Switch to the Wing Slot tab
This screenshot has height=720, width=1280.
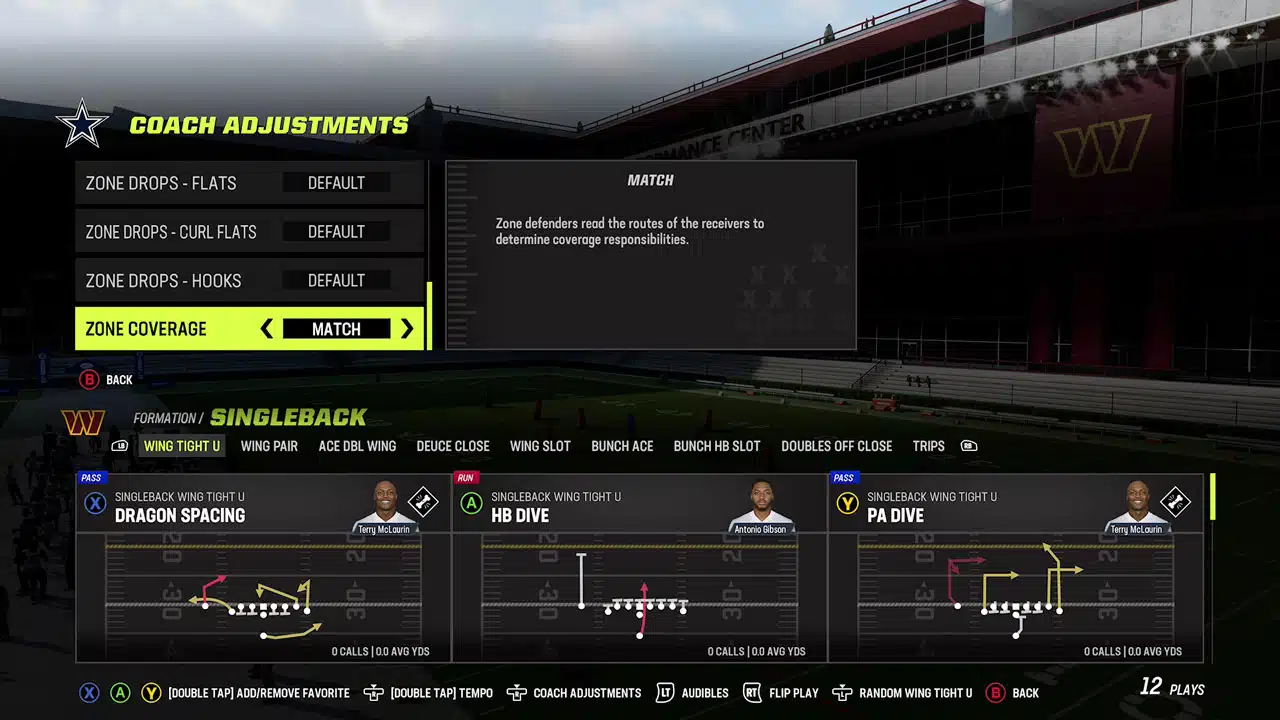[540, 446]
